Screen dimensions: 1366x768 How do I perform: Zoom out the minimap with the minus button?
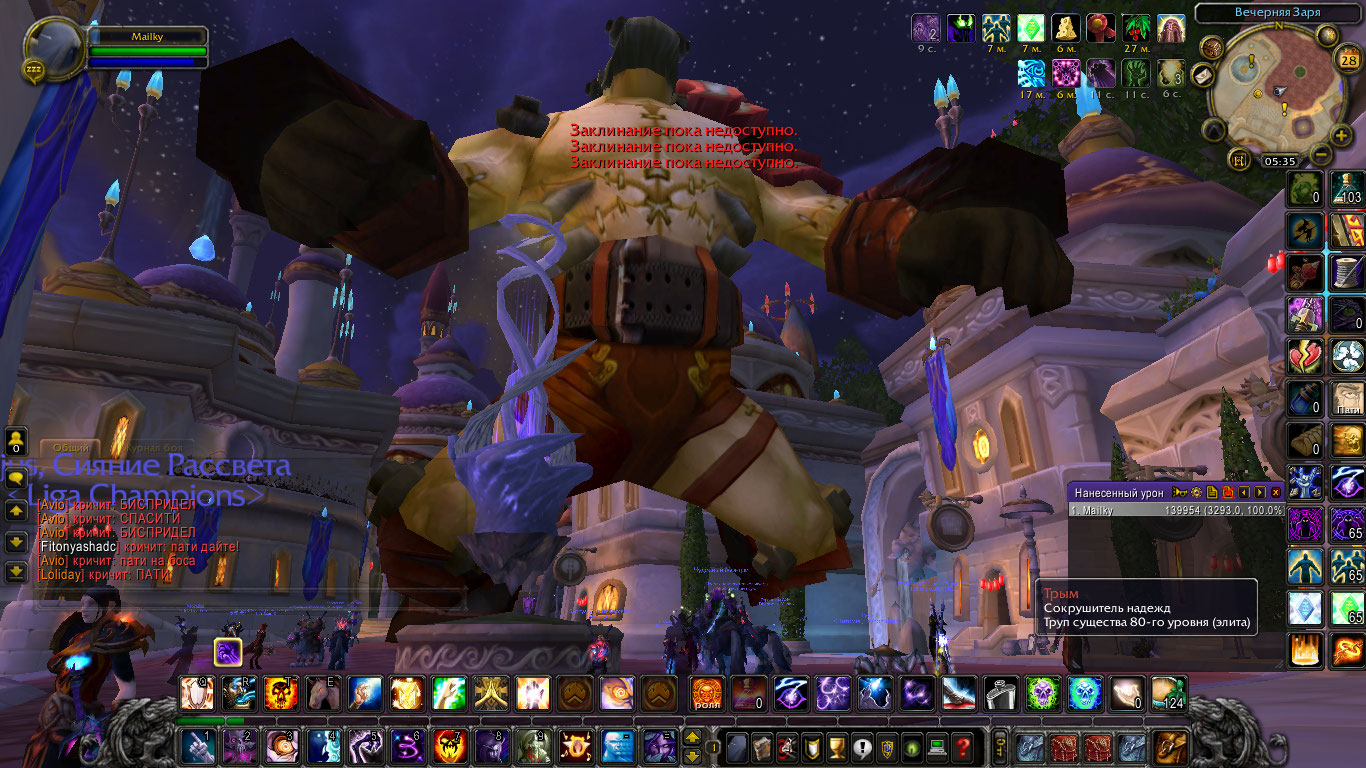click(1320, 155)
